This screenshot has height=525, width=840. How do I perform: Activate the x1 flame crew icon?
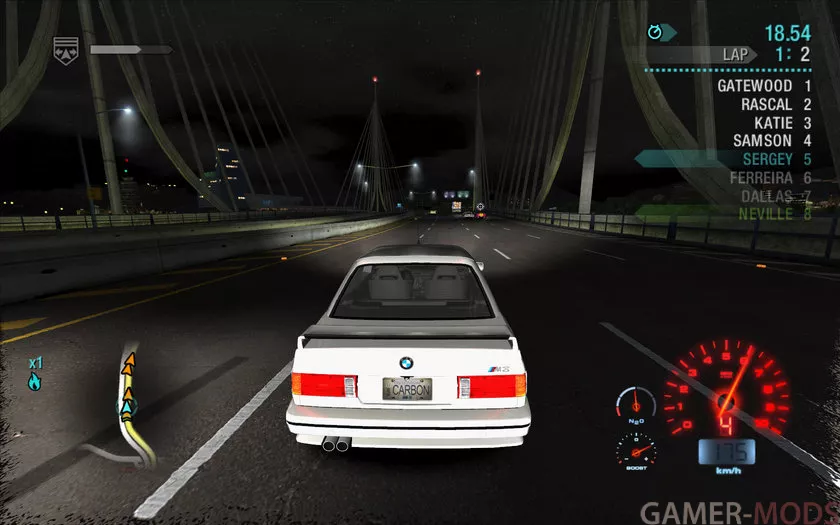[35, 374]
